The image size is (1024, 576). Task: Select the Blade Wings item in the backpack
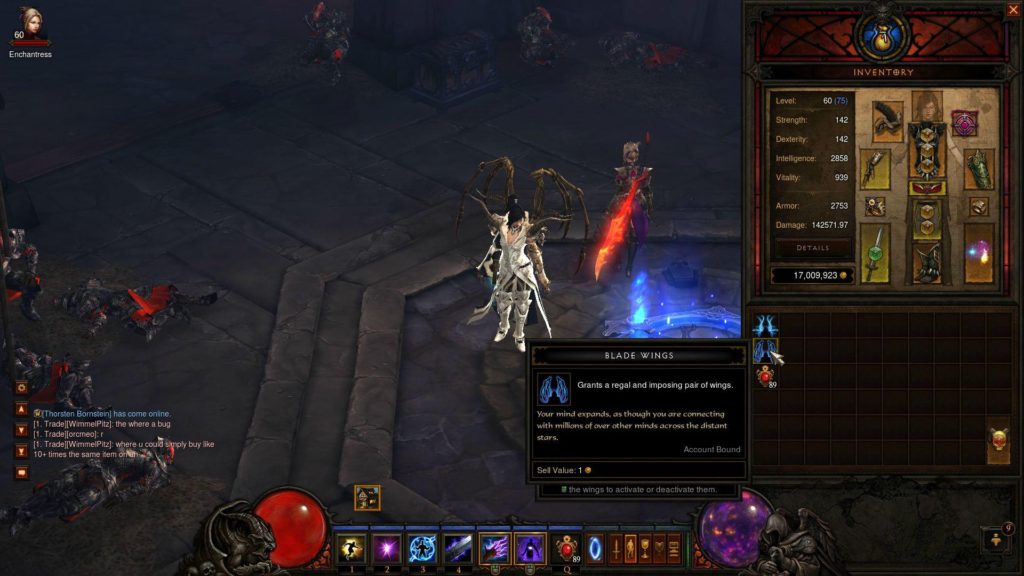766,350
